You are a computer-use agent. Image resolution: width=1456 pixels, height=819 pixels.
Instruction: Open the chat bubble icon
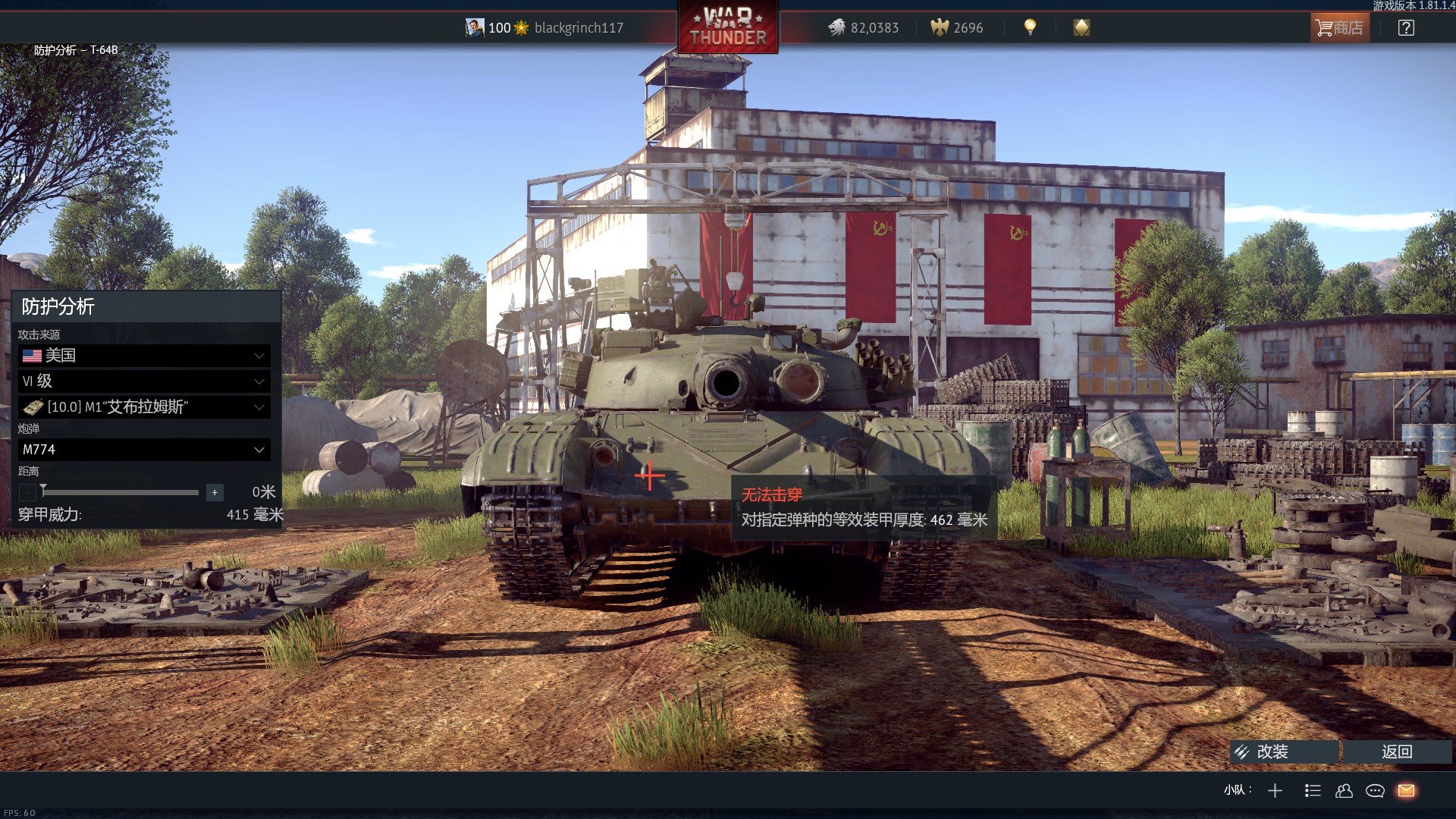click(x=1375, y=791)
